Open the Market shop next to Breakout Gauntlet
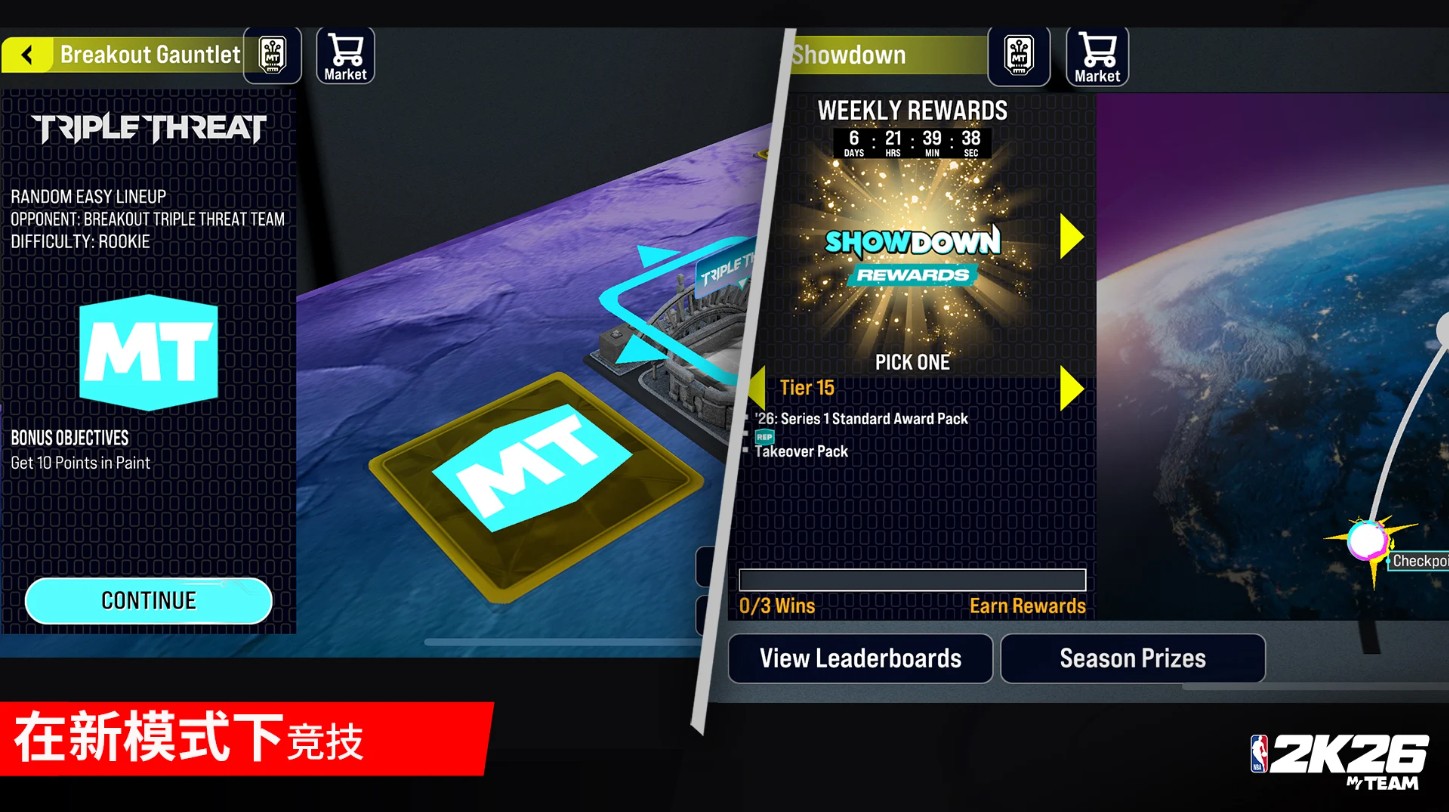 point(345,54)
